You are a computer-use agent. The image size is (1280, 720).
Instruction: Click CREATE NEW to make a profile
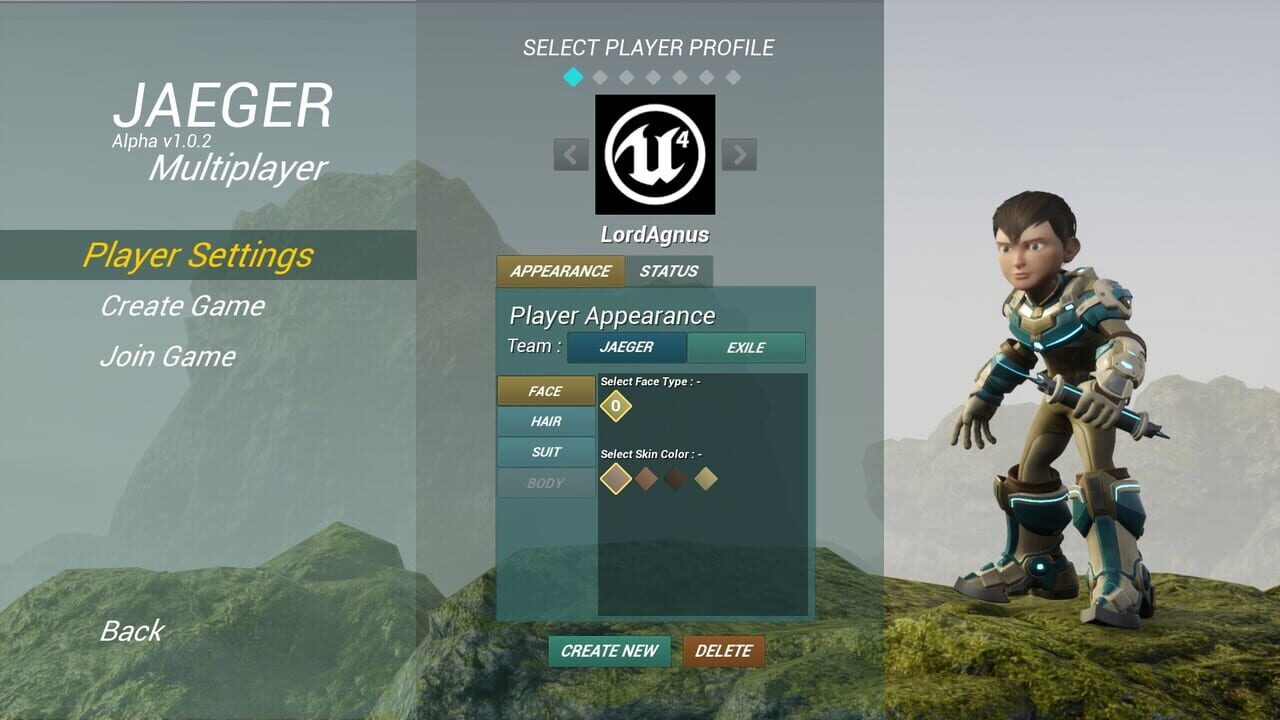(609, 651)
